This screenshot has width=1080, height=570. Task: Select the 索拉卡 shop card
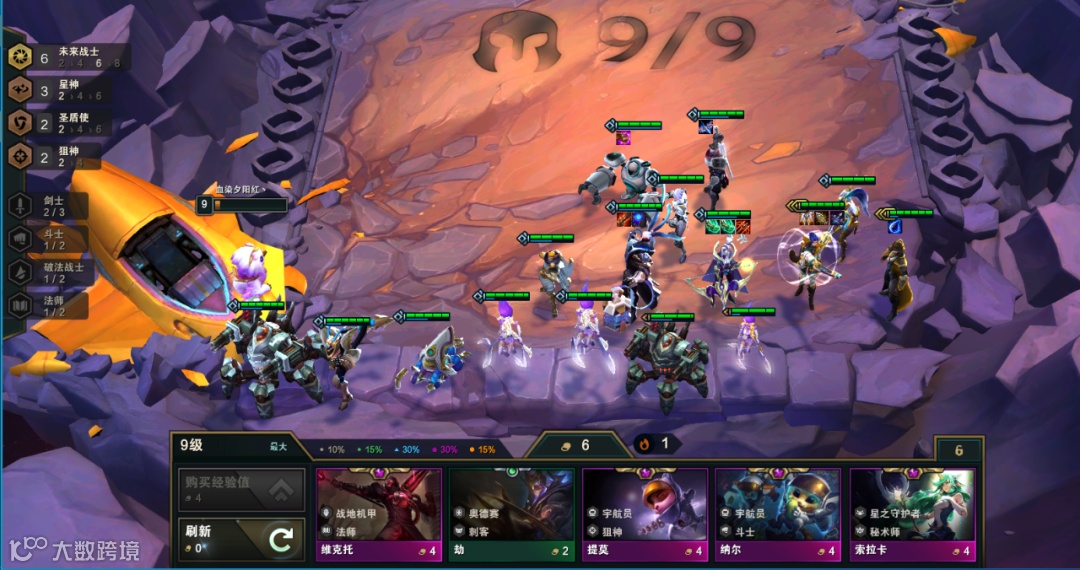click(x=911, y=513)
